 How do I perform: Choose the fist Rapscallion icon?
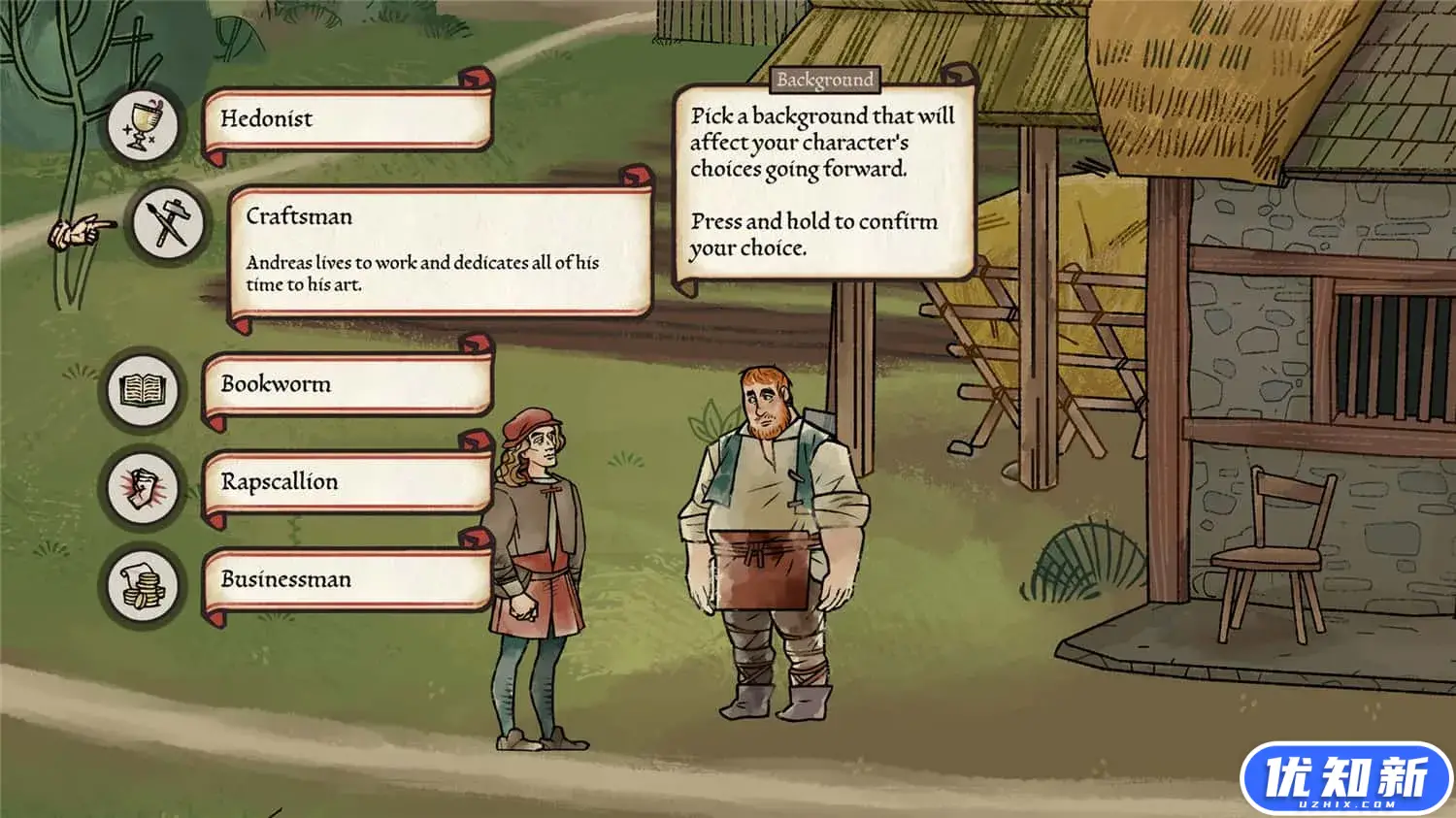pos(144,486)
